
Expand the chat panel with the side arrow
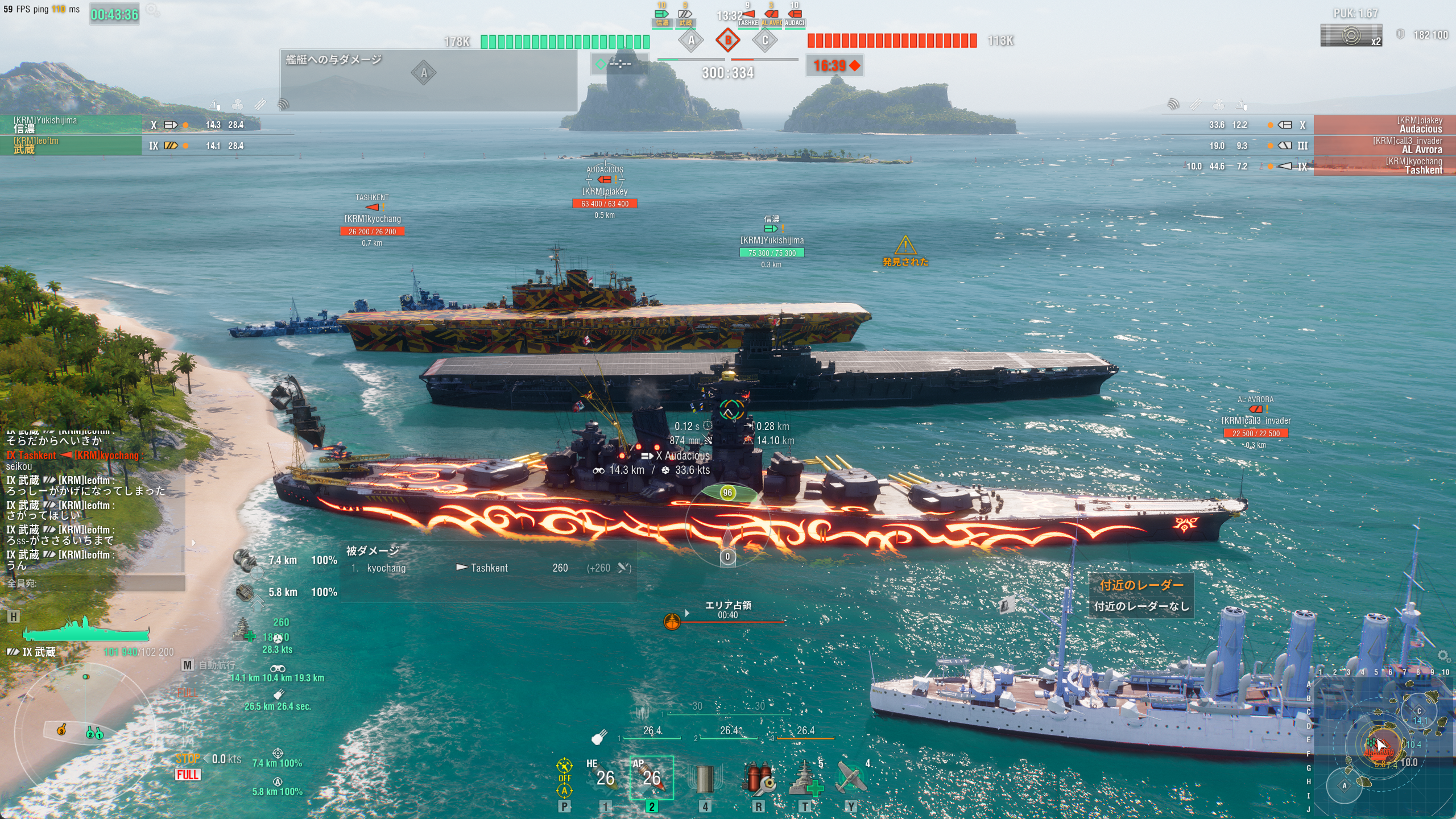point(193,543)
